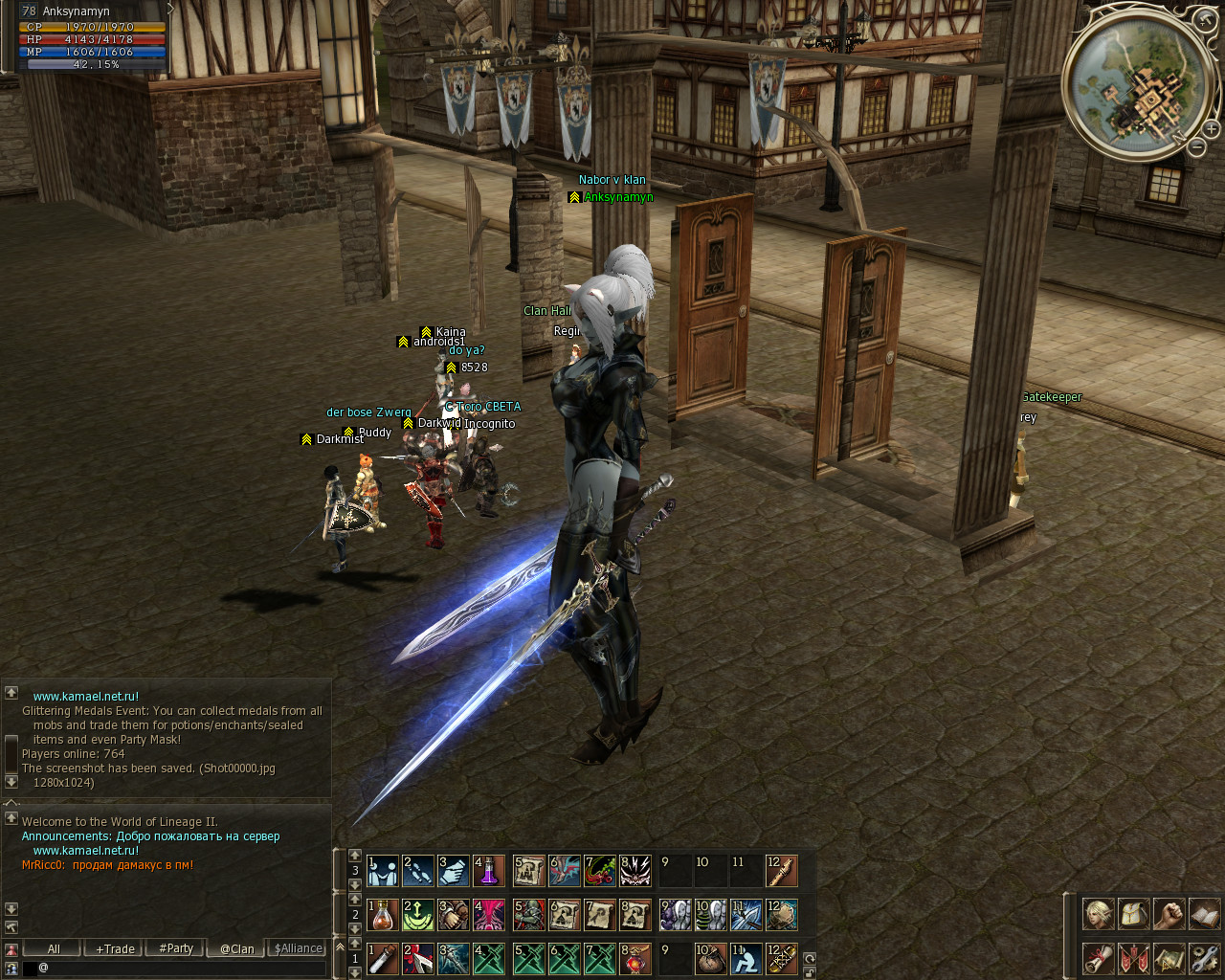Switch to the $Alliance chat tab

(298, 948)
